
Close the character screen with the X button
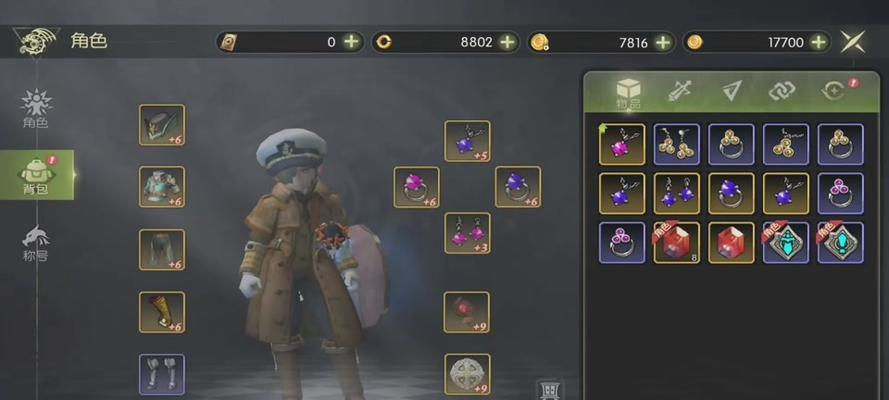(x=853, y=41)
